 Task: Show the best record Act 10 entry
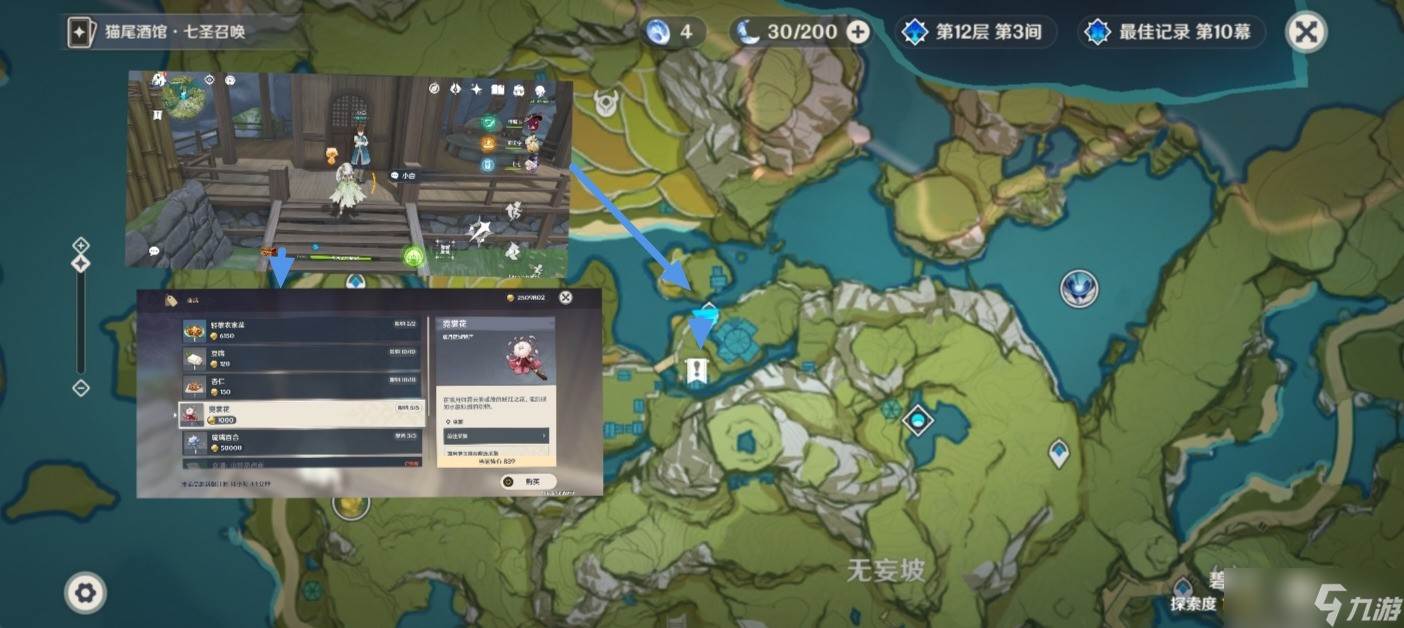(1172, 32)
